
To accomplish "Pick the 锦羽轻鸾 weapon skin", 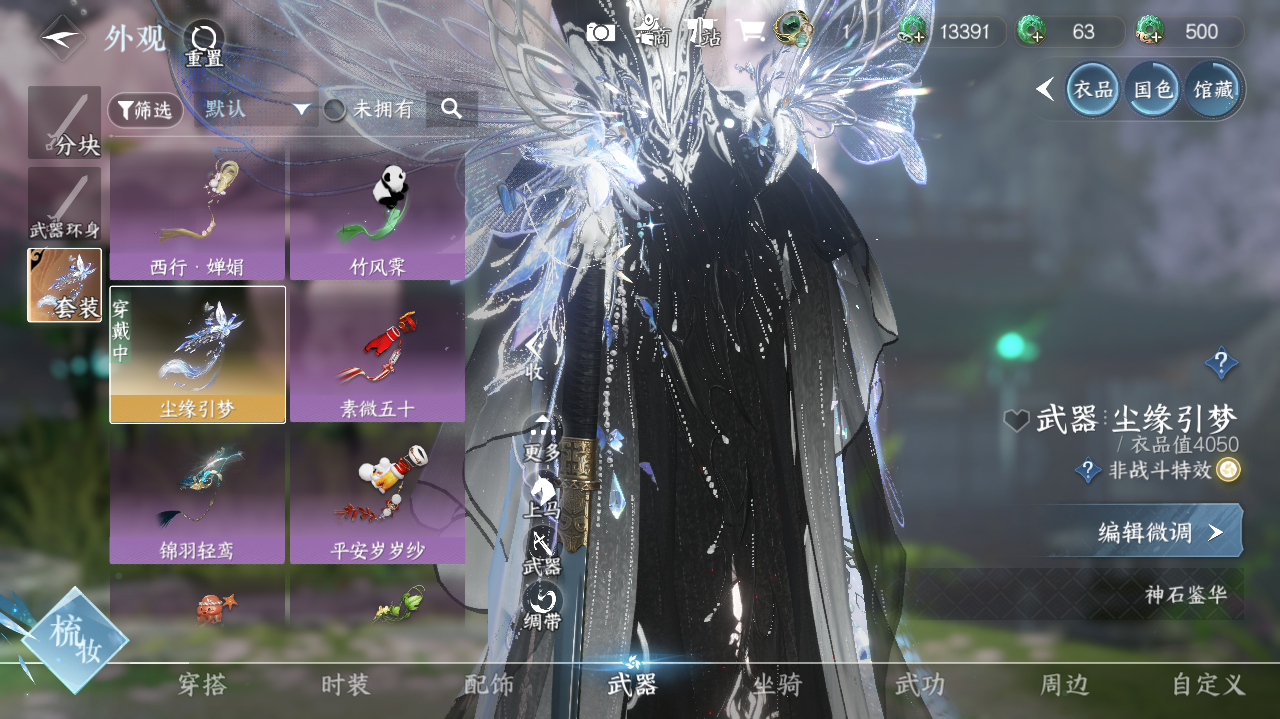I will [x=198, y=497].
